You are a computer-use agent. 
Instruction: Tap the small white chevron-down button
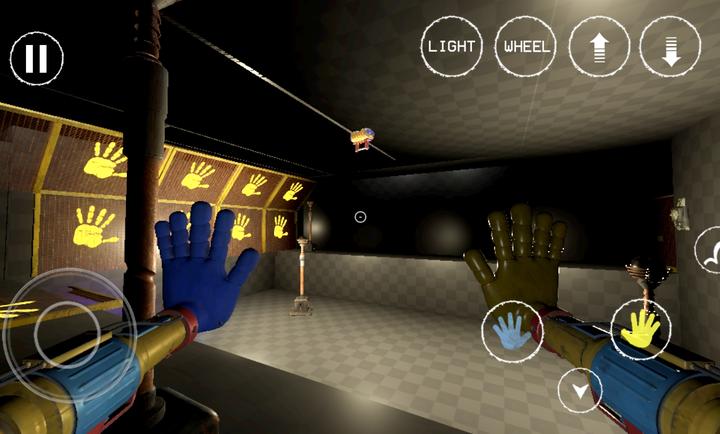coord(580,390)
